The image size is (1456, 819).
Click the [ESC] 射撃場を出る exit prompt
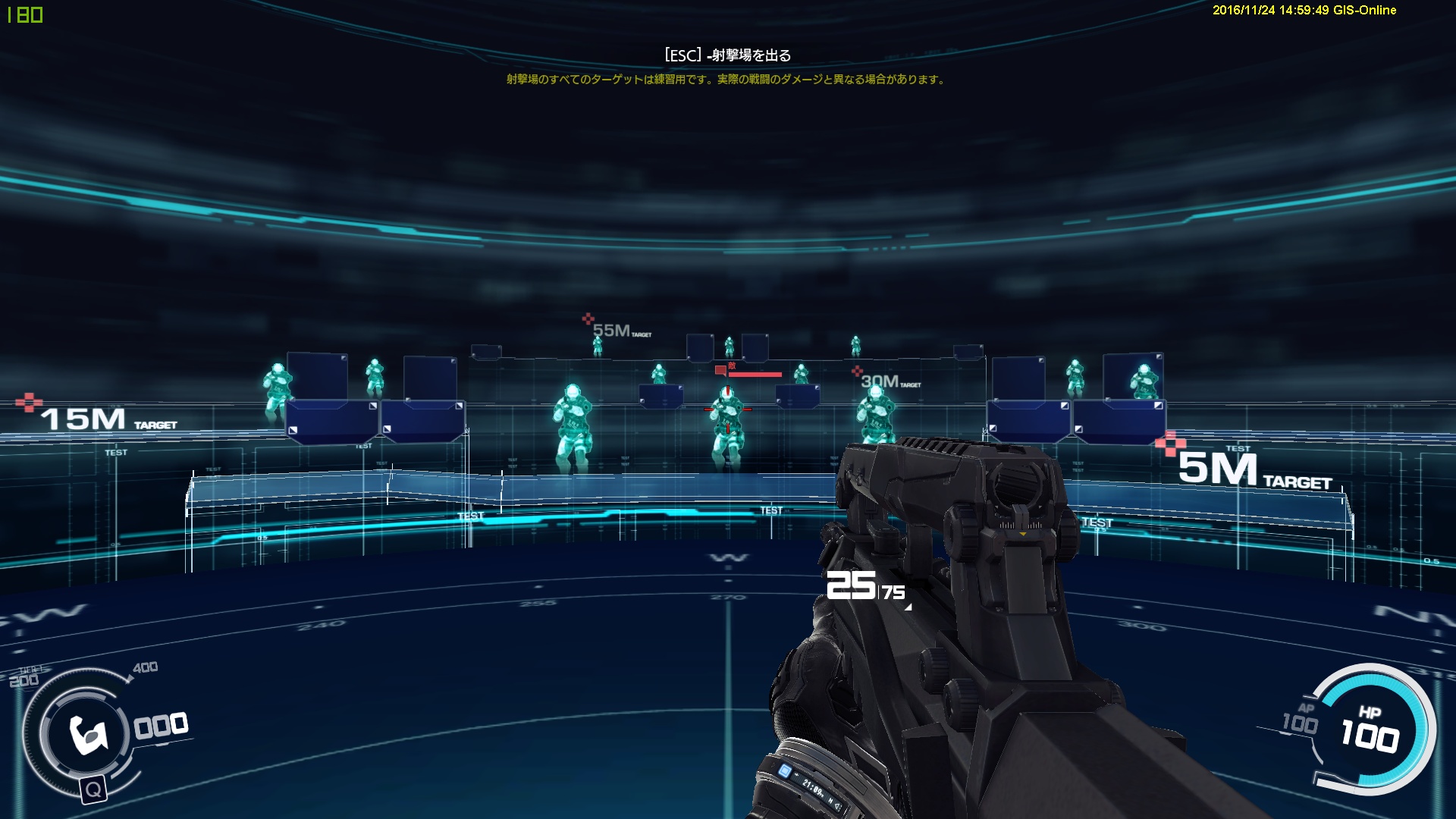point(726,54)
